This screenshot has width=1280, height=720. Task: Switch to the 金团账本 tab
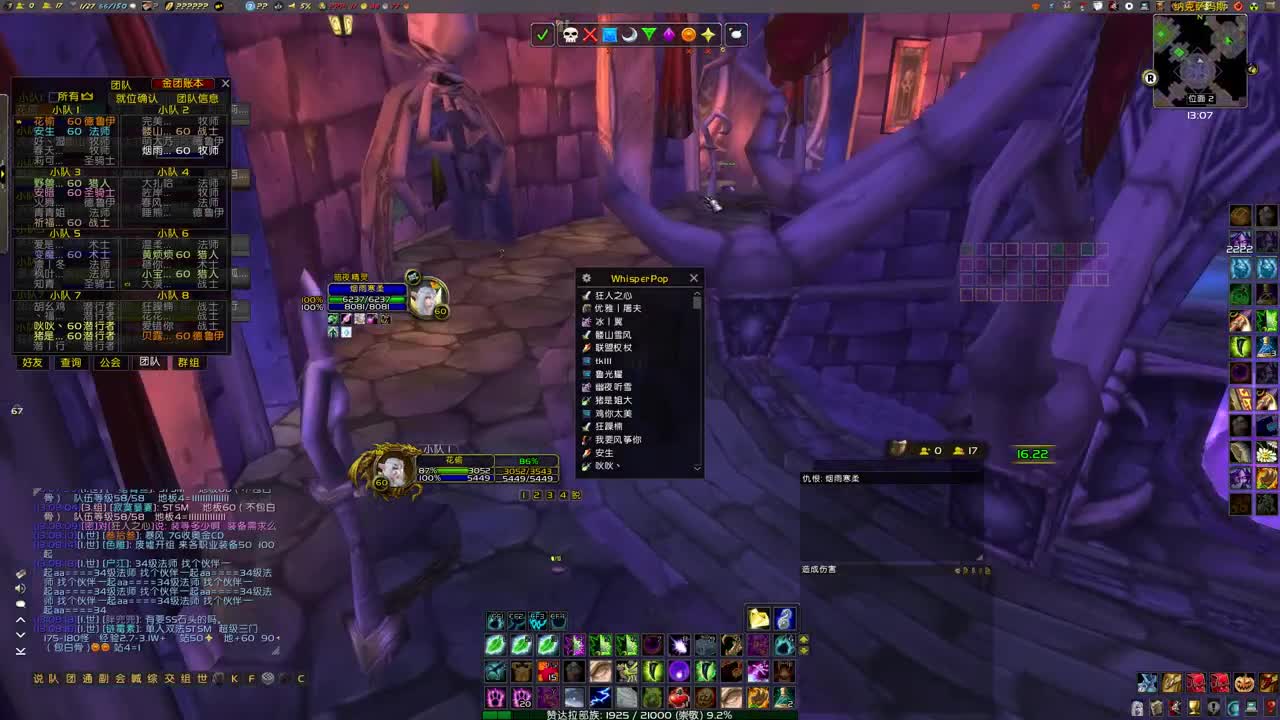pyautogui.click(x=182, y=83)
